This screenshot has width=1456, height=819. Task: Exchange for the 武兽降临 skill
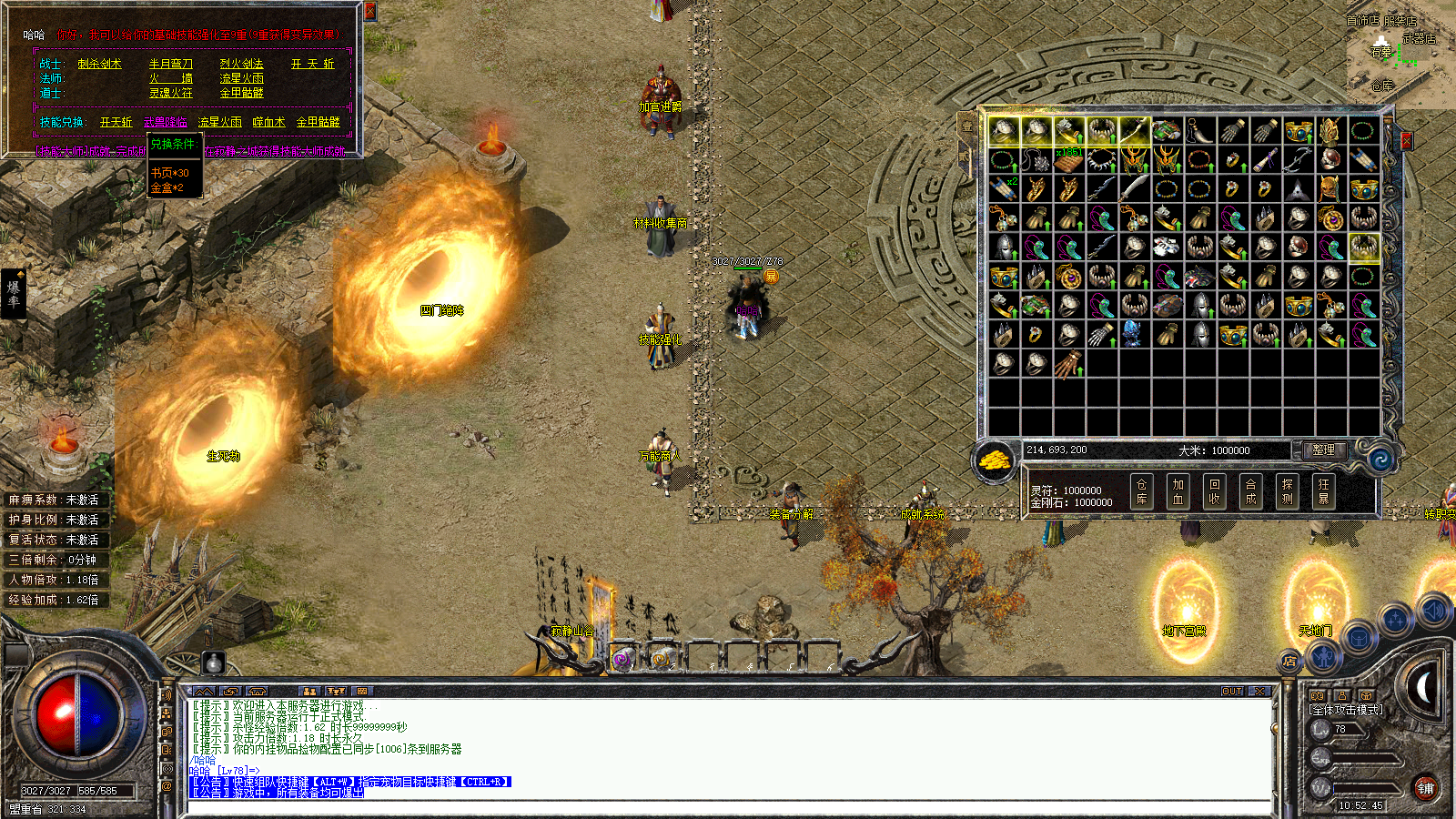pyautogui.click(x=165, y=122)
